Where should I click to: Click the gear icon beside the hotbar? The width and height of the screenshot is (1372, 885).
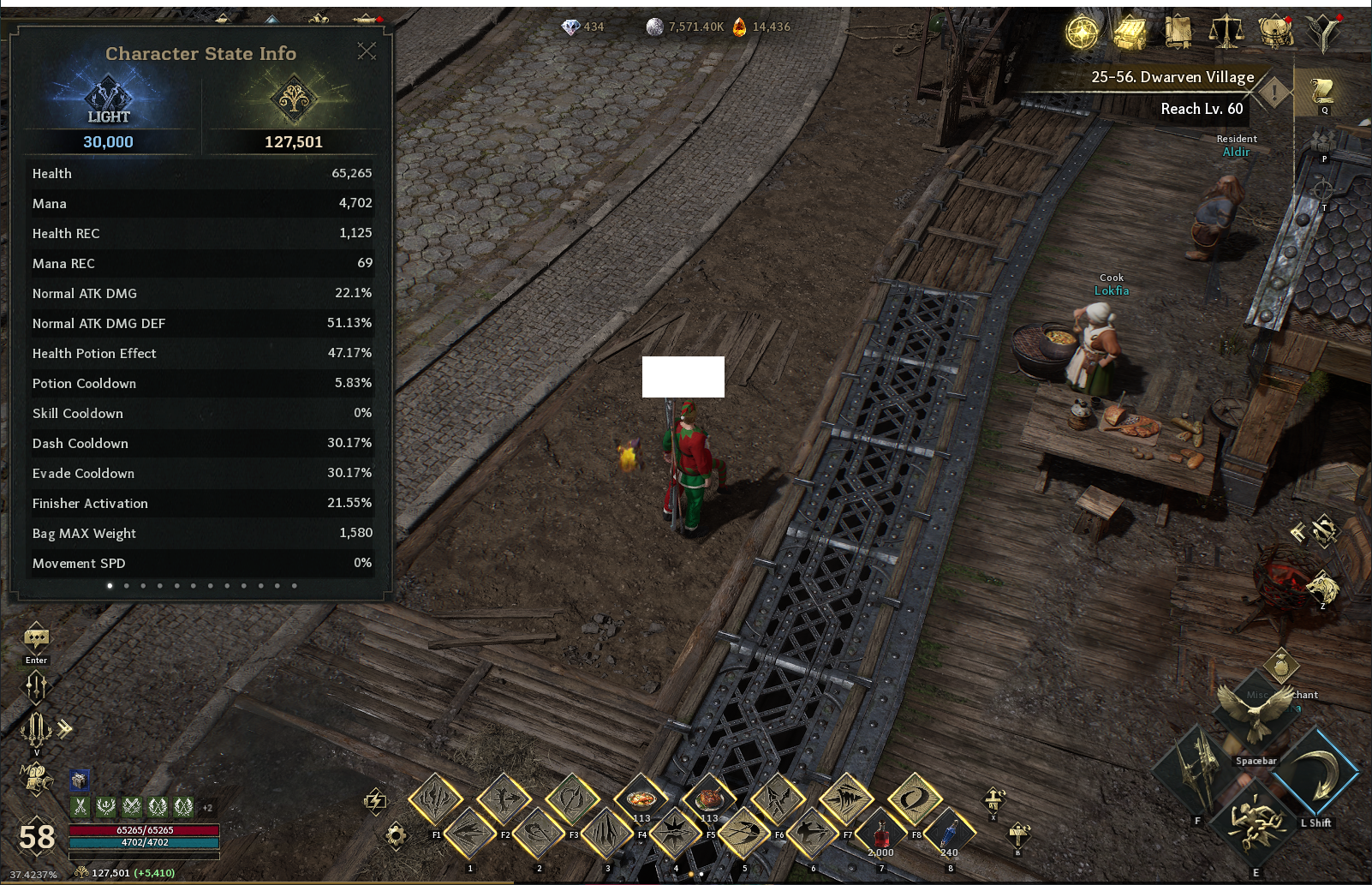pos(396,834)
